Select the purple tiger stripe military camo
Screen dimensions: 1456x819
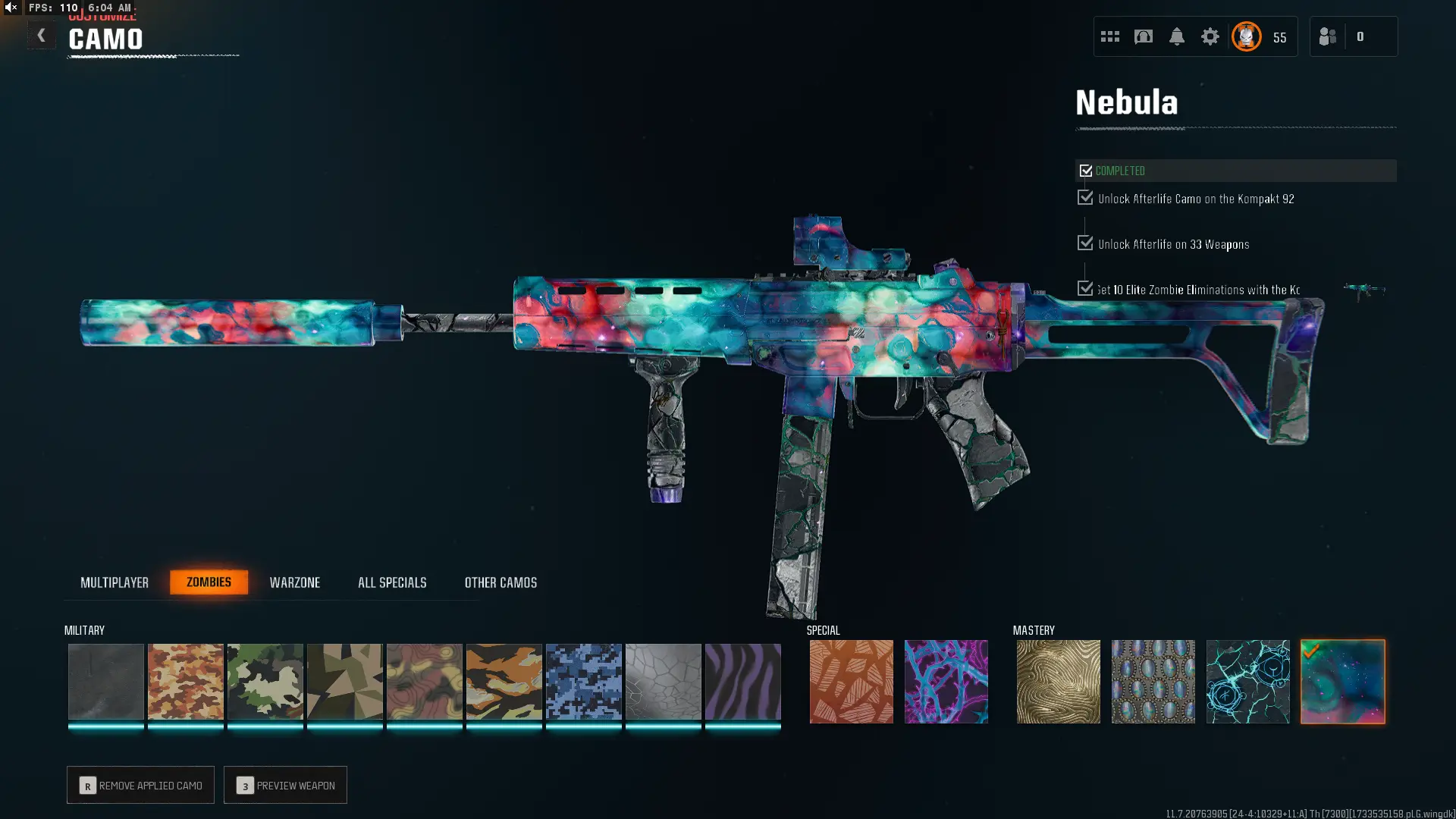(742, 681)
